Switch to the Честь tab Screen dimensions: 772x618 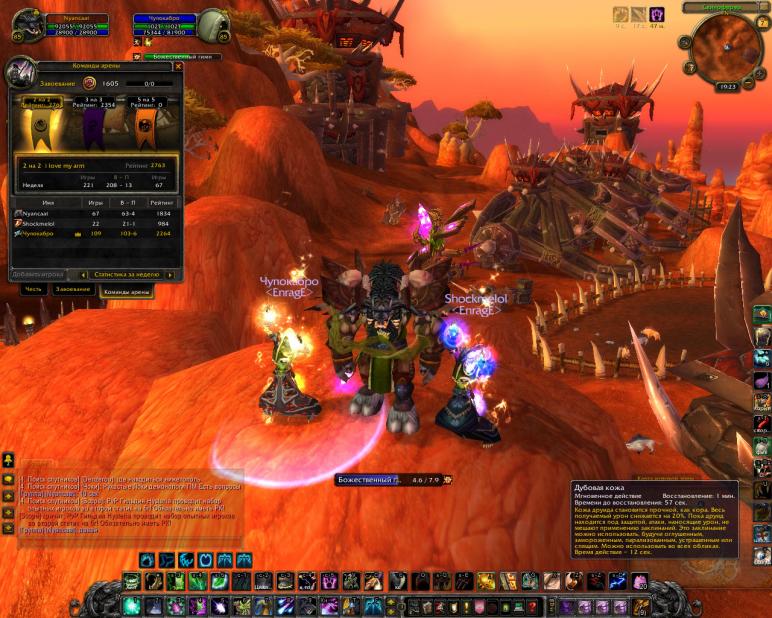(x=33, y=289)
